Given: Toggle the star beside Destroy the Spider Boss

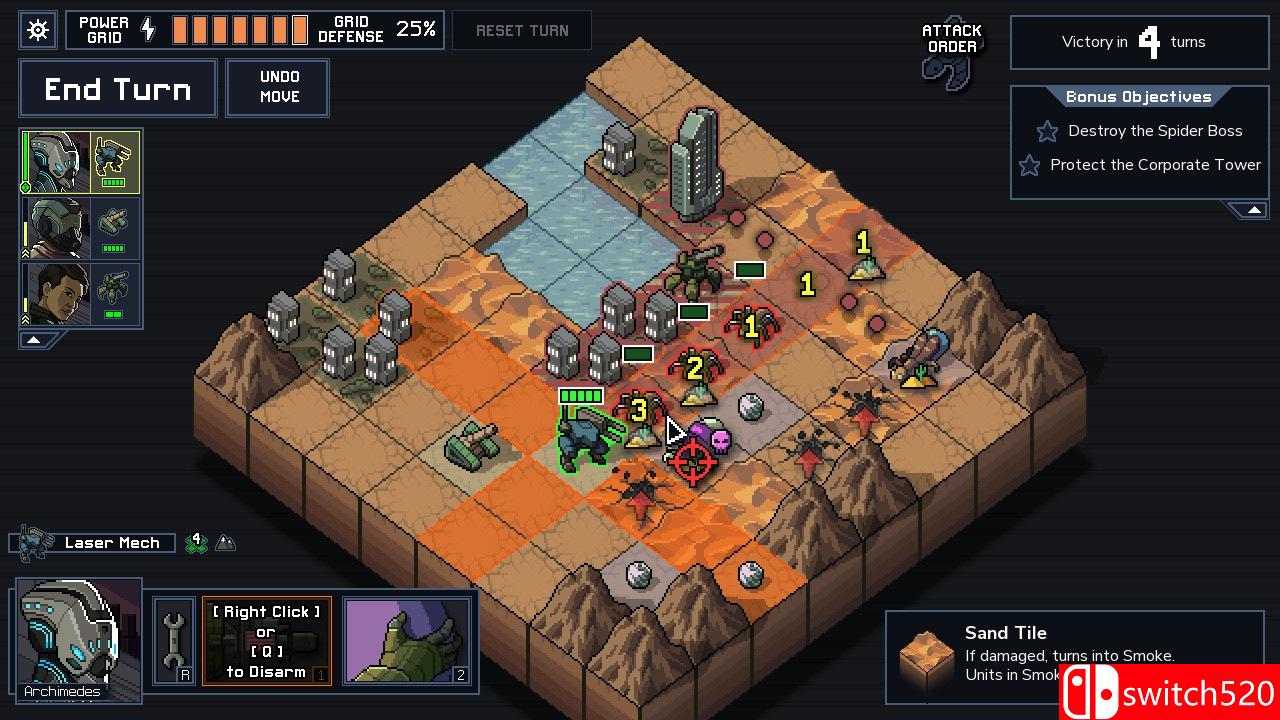Looking at the screenshot, I should pyautogui.click(x=1046, y=131).
